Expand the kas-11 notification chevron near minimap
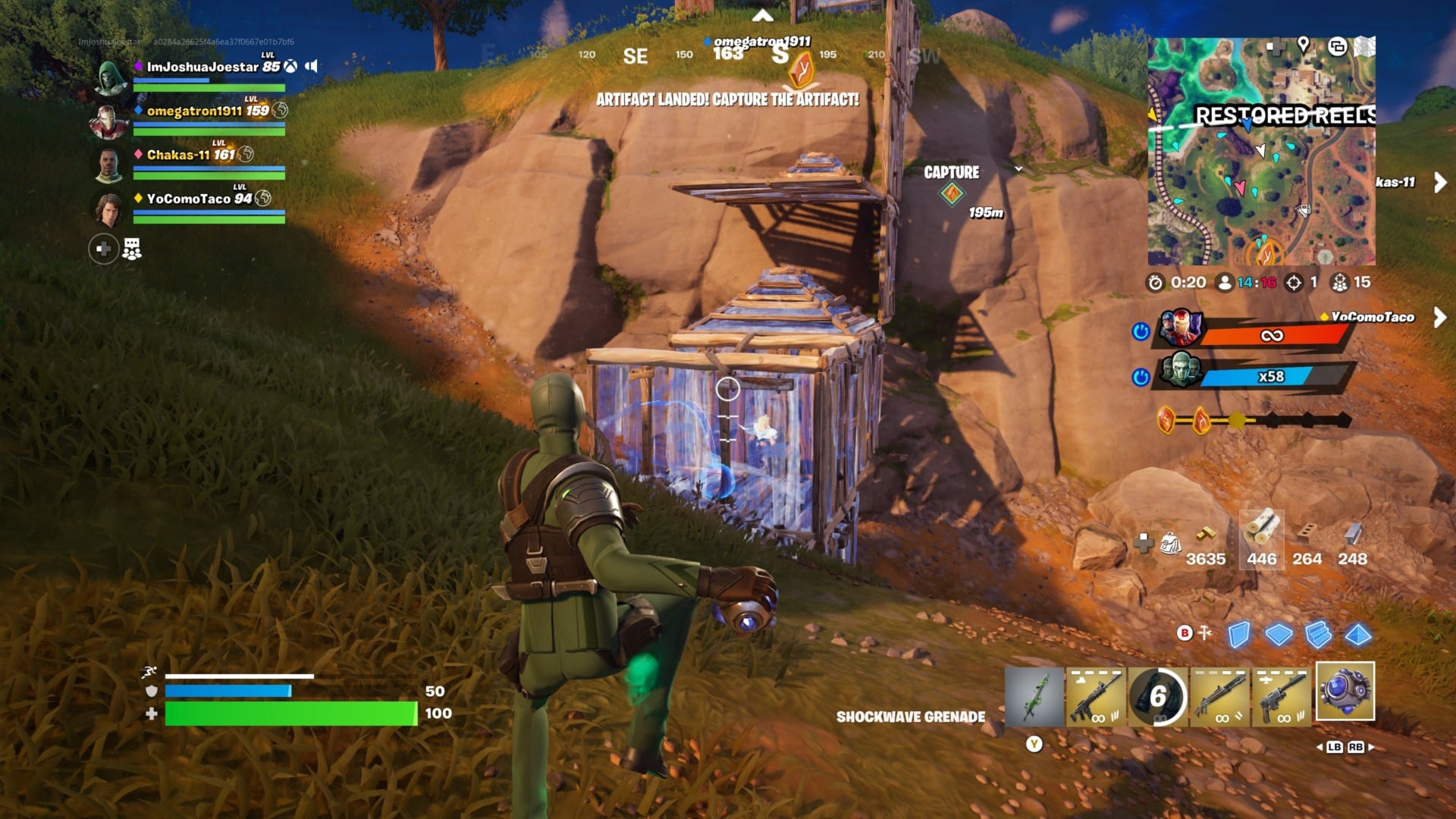The width and height of the screenshot is (1456, 819). pyautogui.click(x=1439, y=182)
